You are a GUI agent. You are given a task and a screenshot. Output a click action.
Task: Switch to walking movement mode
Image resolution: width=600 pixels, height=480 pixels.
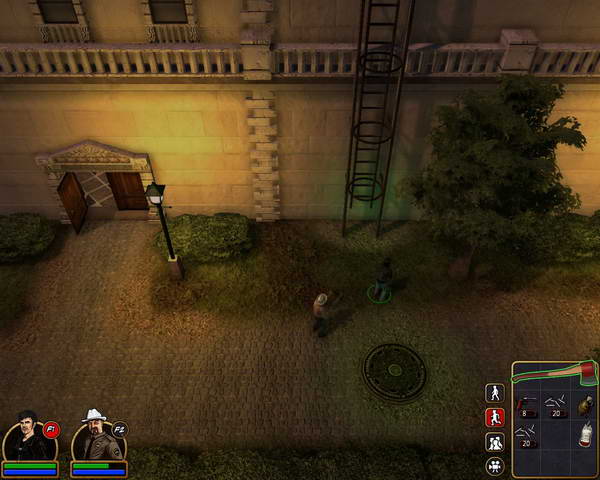[494, 393]
